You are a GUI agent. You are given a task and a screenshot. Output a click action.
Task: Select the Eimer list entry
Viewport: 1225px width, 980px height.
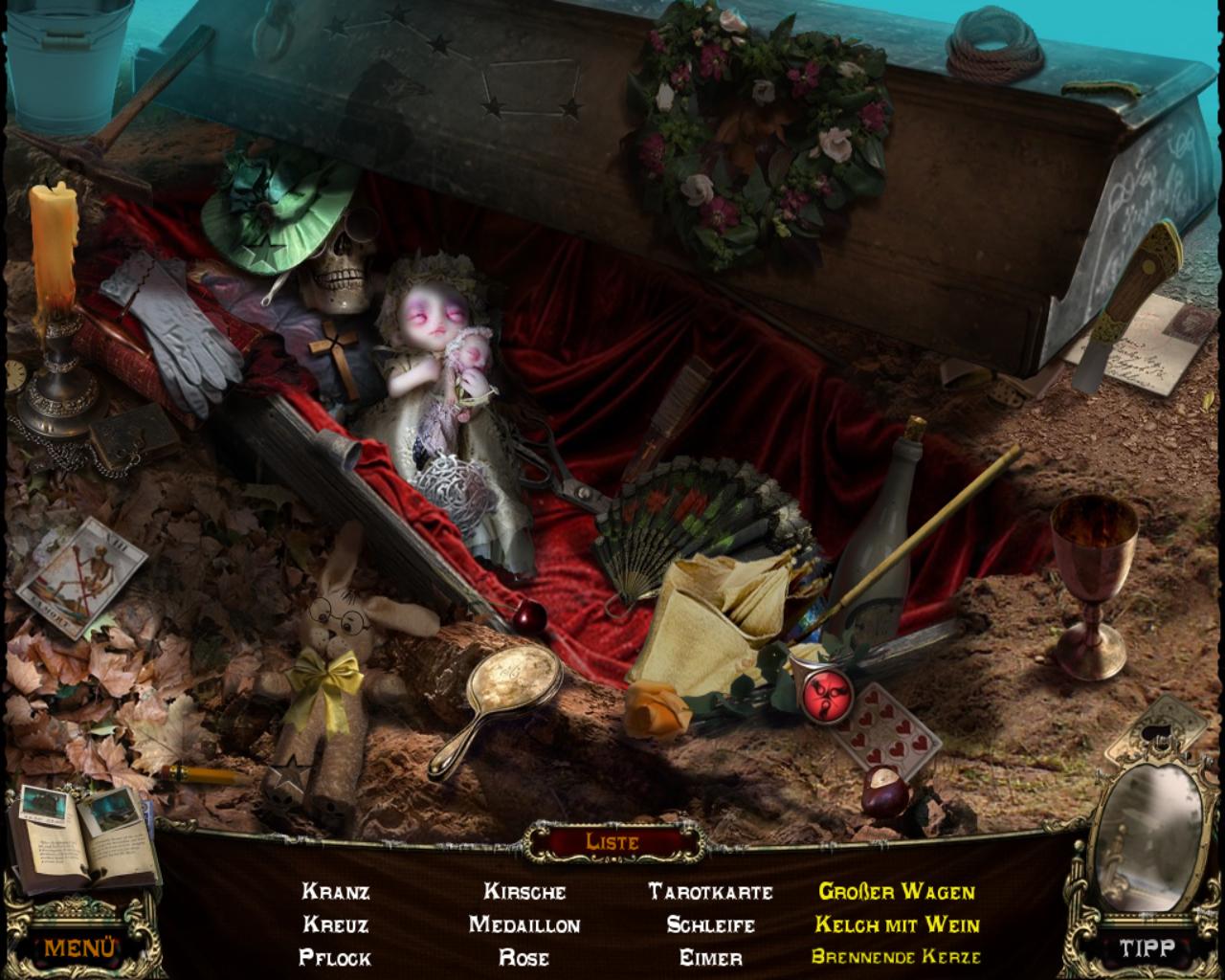coord(710,957)
